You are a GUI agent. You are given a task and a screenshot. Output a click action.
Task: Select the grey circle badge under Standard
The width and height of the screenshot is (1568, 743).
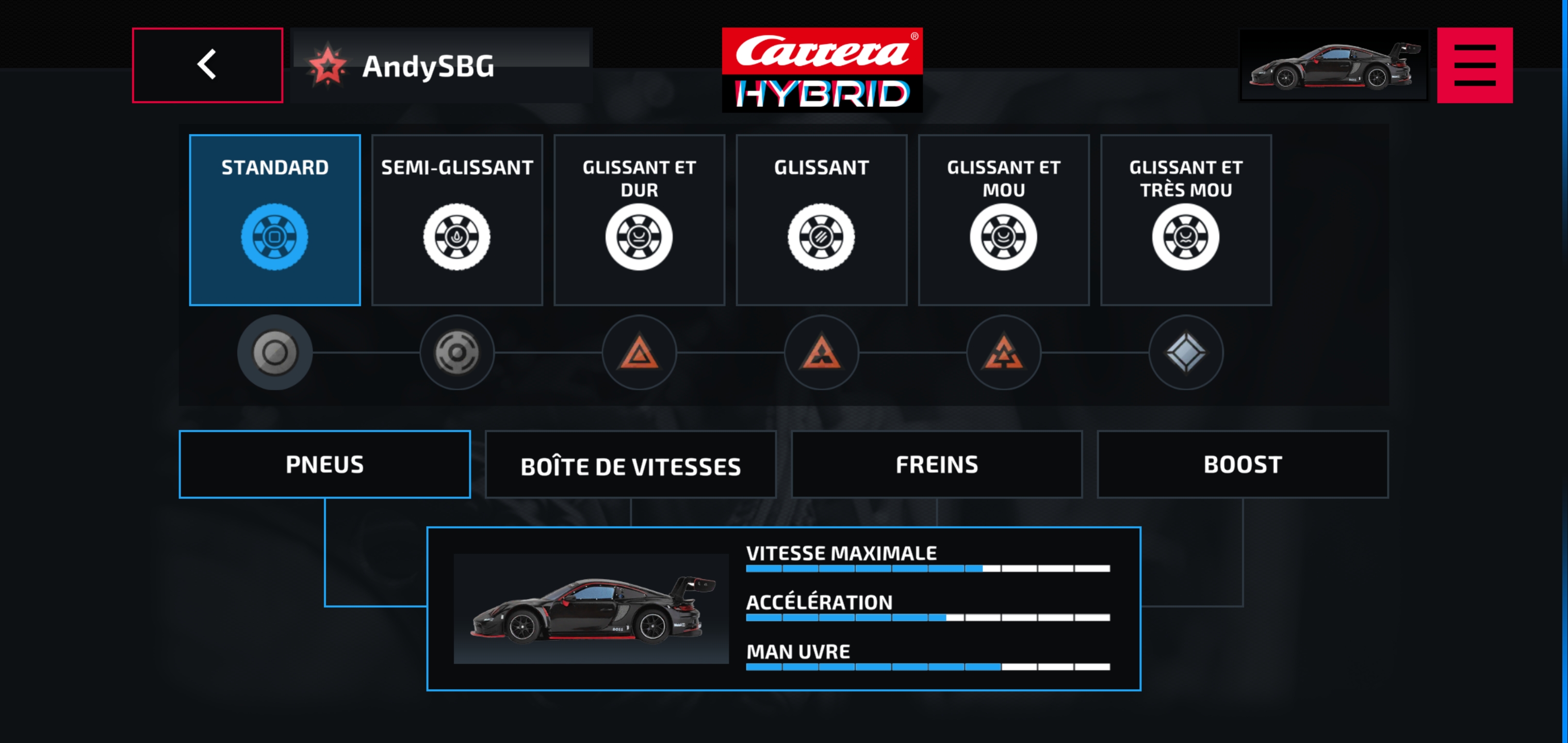coord(274,352)
